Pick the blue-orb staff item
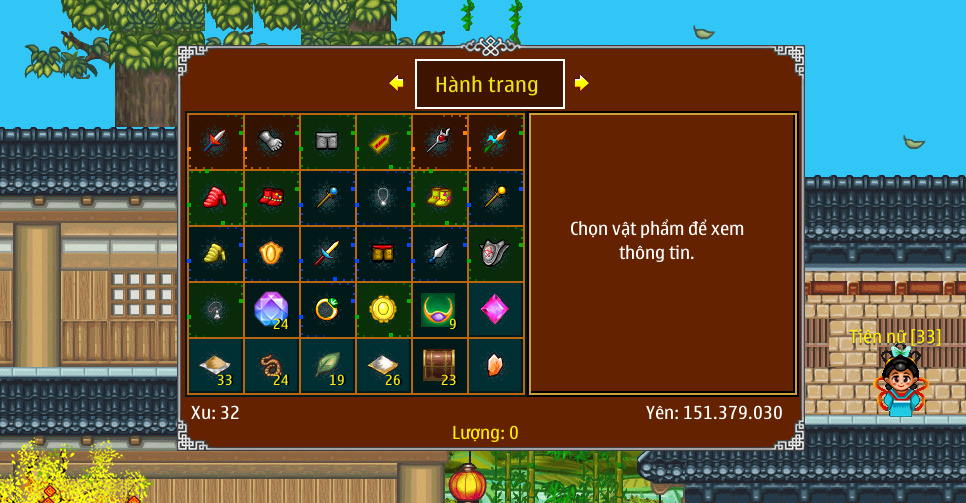966x503 pixels. pyautogui.click(x=327, y=198)
